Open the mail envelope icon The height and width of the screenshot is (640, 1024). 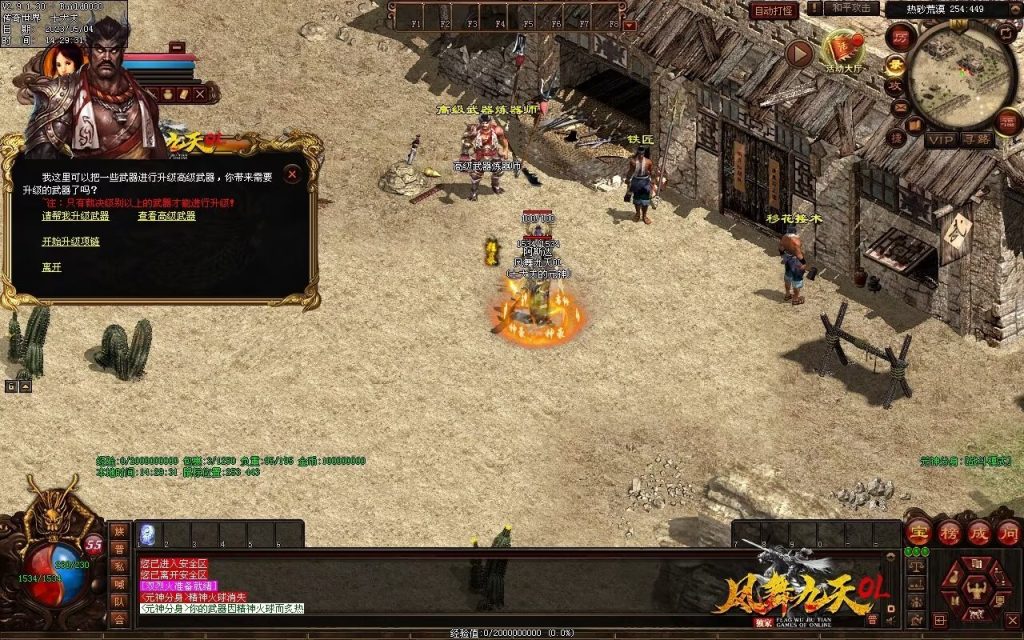pos(899,108)
